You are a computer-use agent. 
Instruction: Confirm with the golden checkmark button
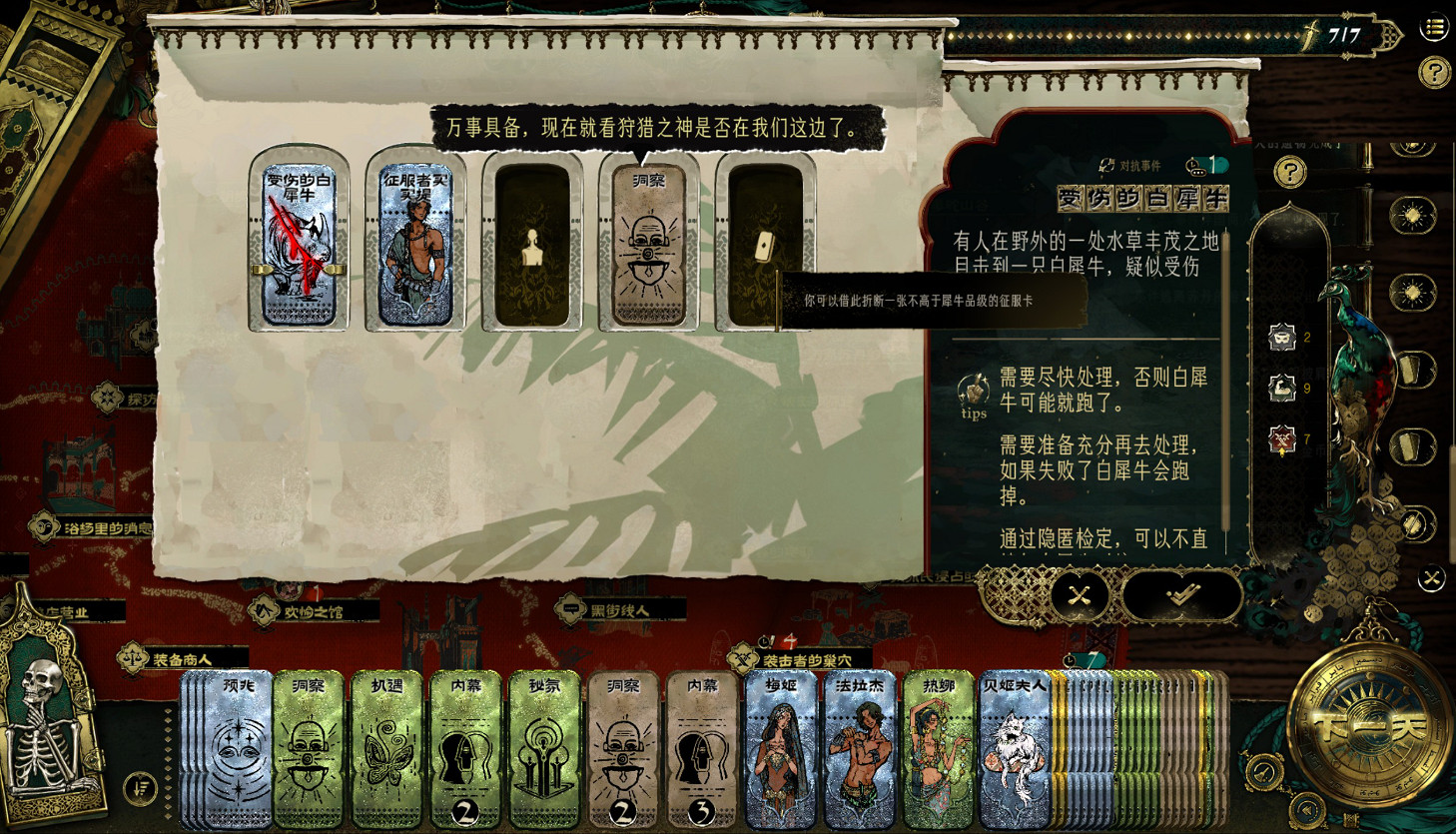[x=1181, y=596]
